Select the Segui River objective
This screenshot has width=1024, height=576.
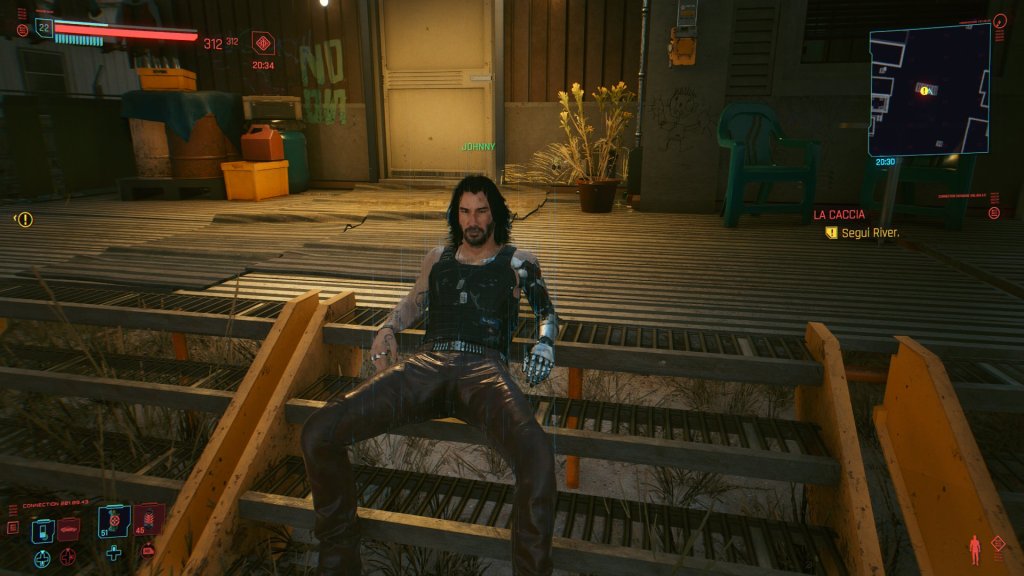(866, 233)
